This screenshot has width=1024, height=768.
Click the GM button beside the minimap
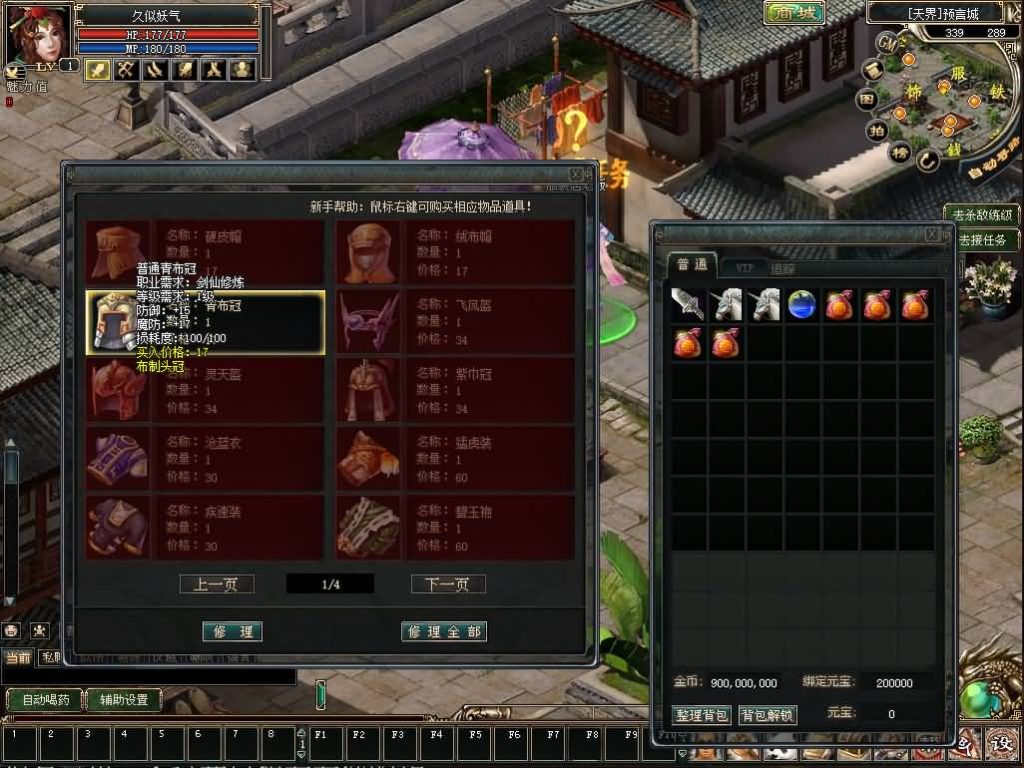click(x=887, y=42)
